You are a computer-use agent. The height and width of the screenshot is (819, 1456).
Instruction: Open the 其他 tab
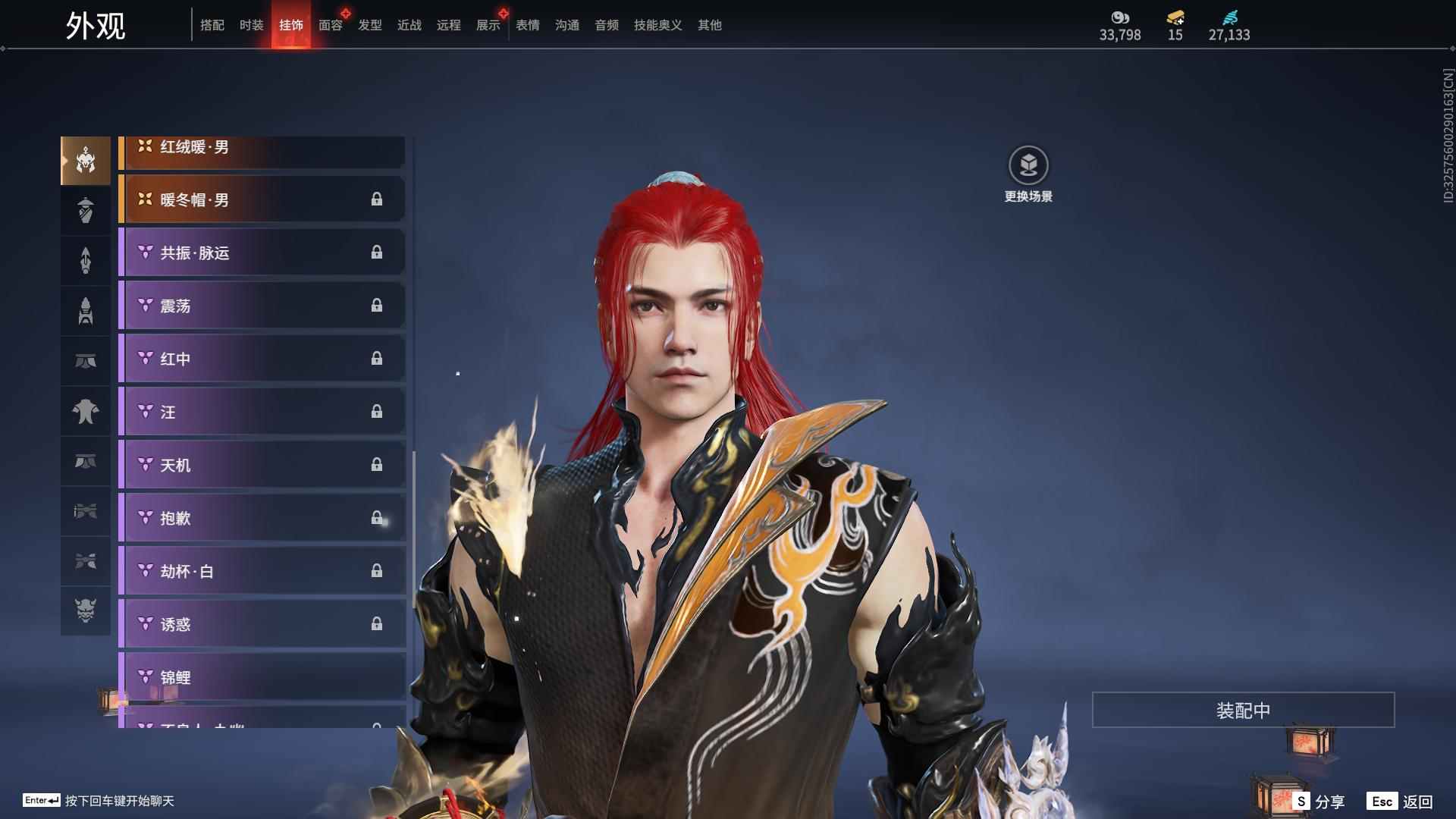tap(709, 25)
